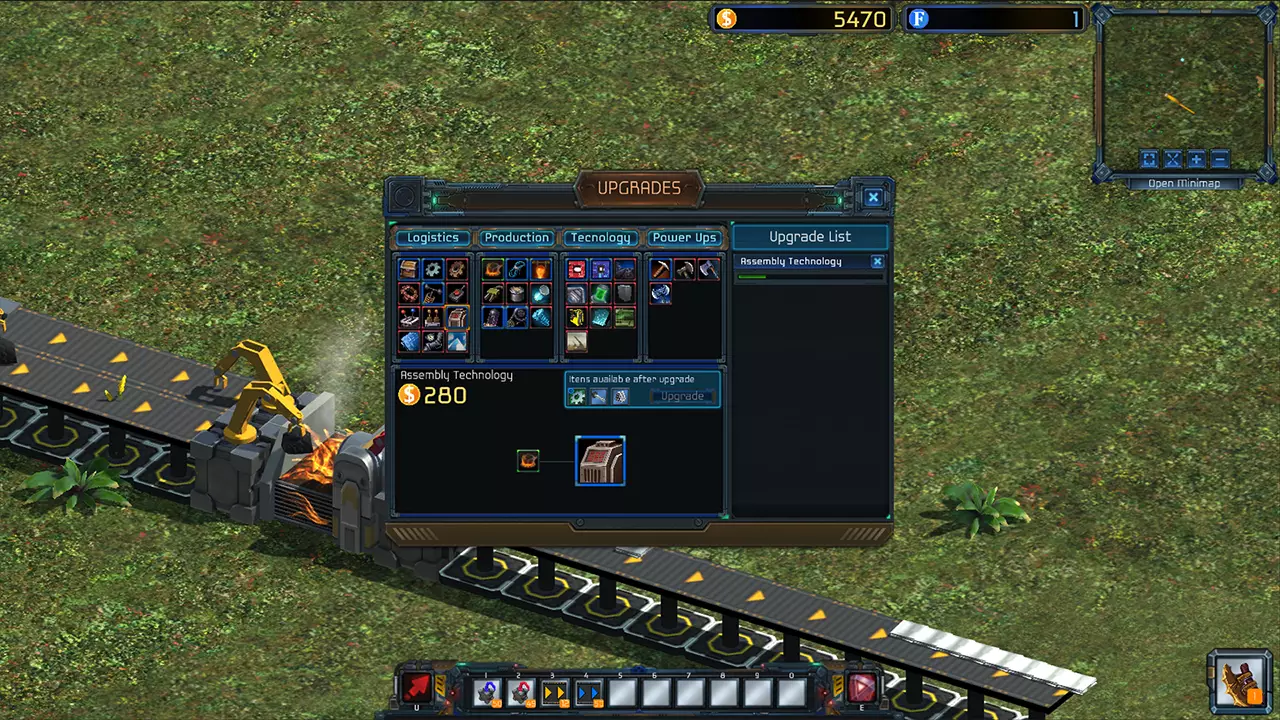Click the Open Minimap label
The image size is (1280, 720).
[1183, 184]
